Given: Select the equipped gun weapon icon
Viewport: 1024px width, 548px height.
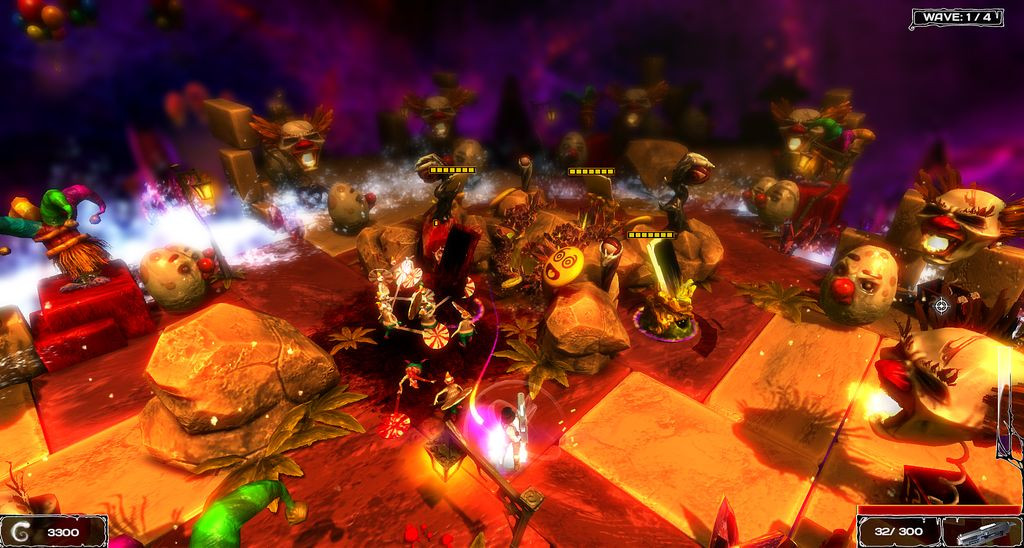Looking at the screenshot, I should [982, 531].
